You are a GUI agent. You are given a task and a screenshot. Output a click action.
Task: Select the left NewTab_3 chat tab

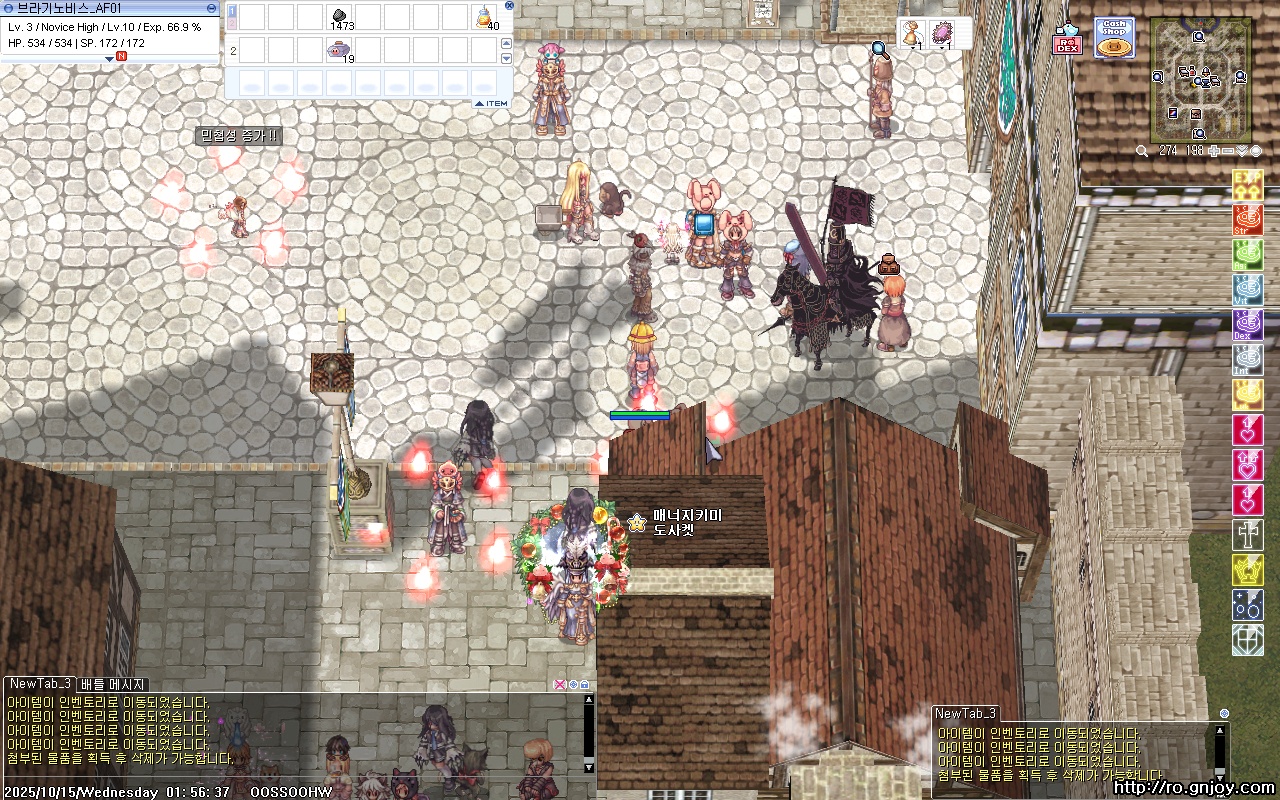tap(40, 684)
